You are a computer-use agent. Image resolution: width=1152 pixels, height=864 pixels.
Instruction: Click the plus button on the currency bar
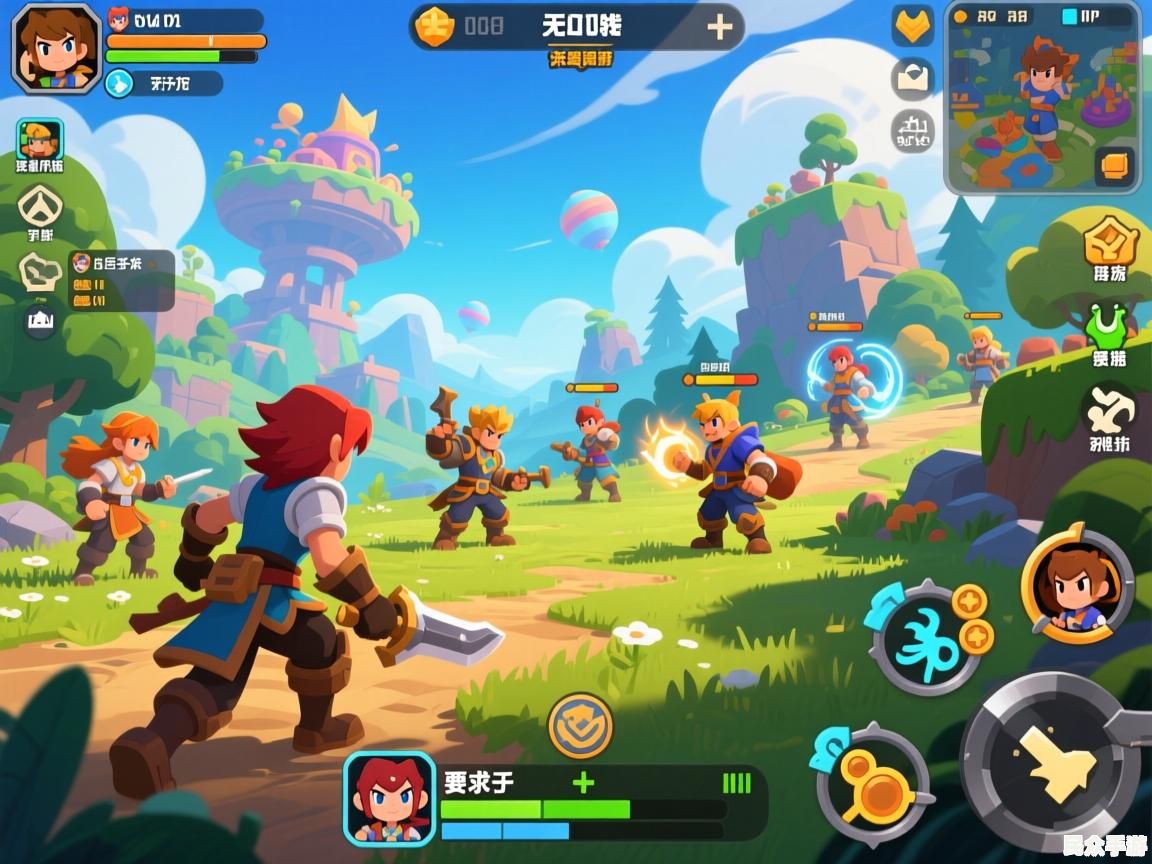pos(719,27)
